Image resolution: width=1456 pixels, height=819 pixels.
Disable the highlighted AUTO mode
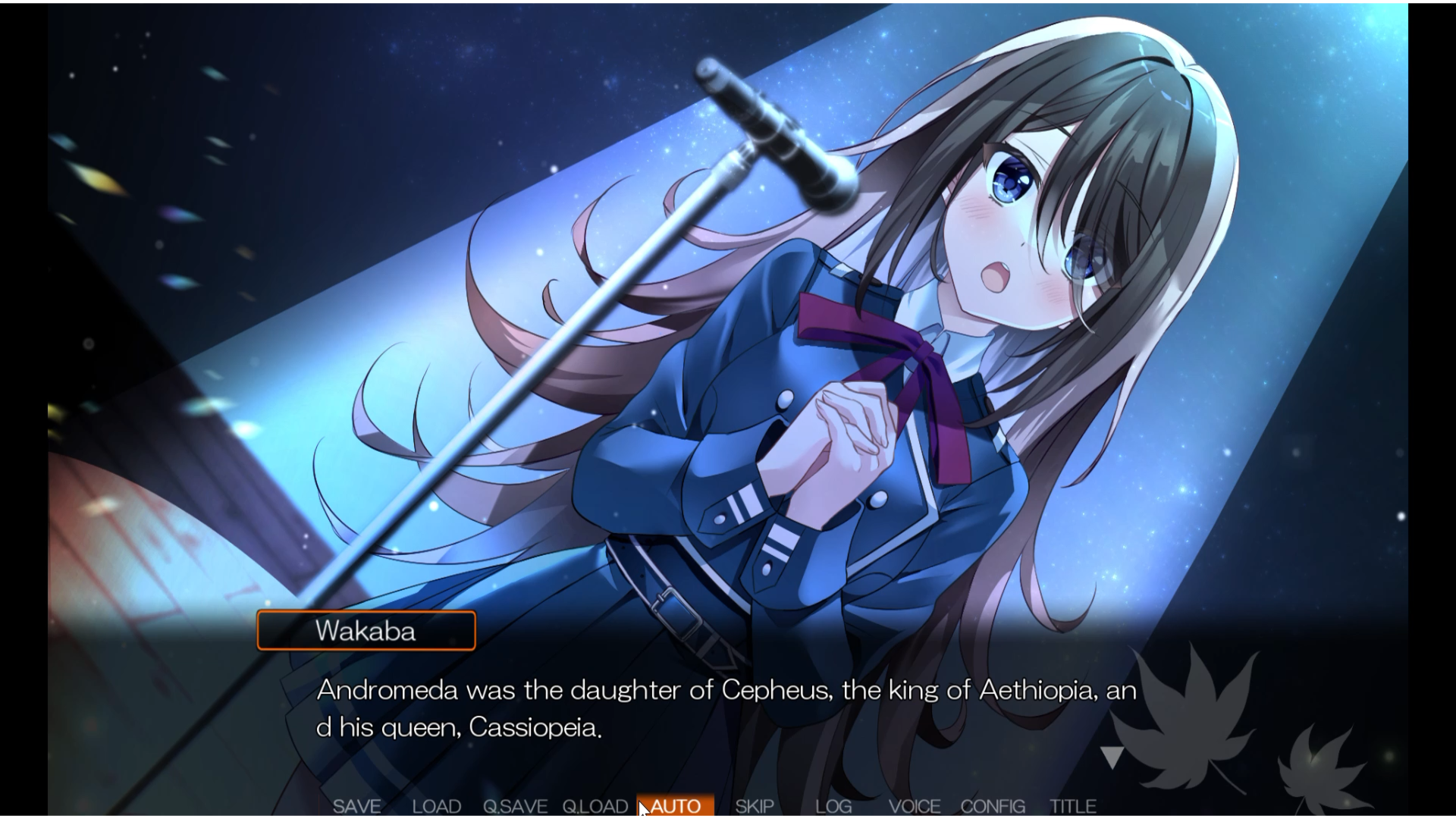click(676, 807)
